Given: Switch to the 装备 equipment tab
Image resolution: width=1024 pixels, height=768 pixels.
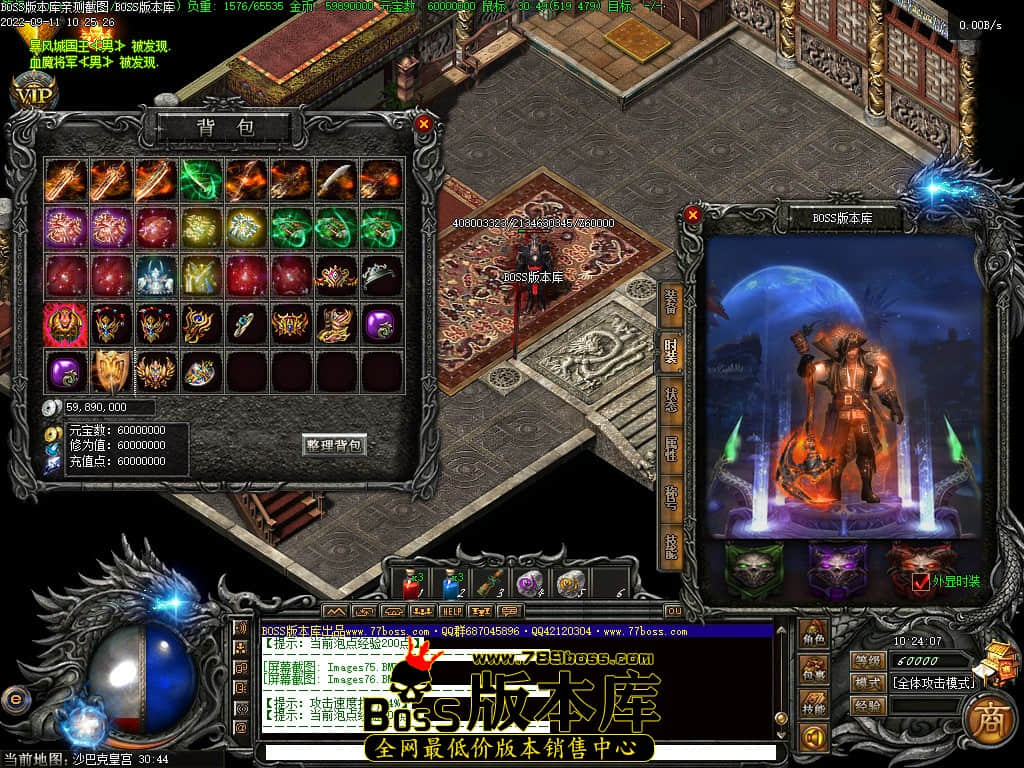Looking at the screenshot, I should click(x=670, y=303).
